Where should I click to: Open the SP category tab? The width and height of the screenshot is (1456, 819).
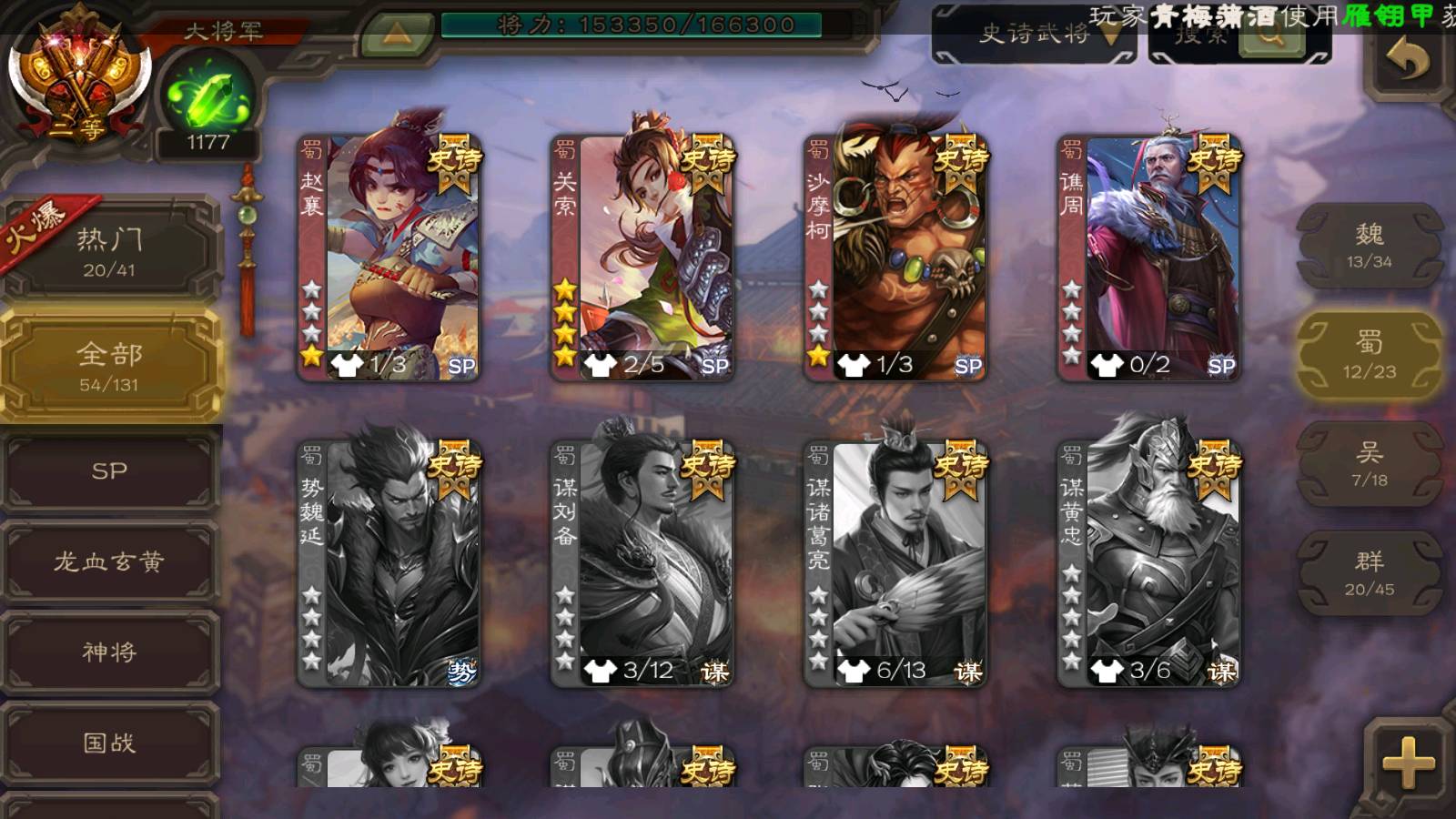(109, 471)
